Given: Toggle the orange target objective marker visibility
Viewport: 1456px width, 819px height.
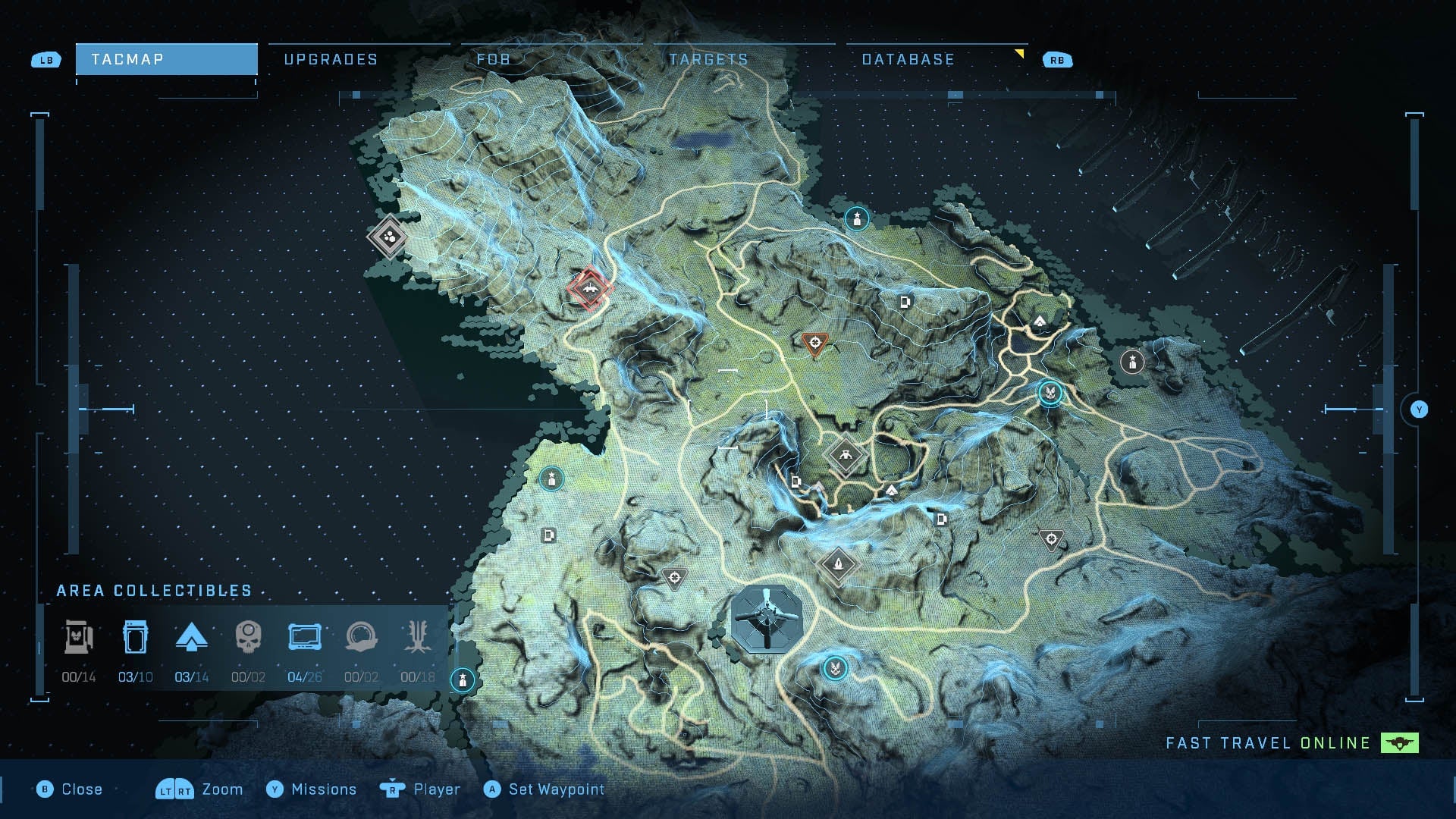Looking at the screenshot, I should [814, 342].
